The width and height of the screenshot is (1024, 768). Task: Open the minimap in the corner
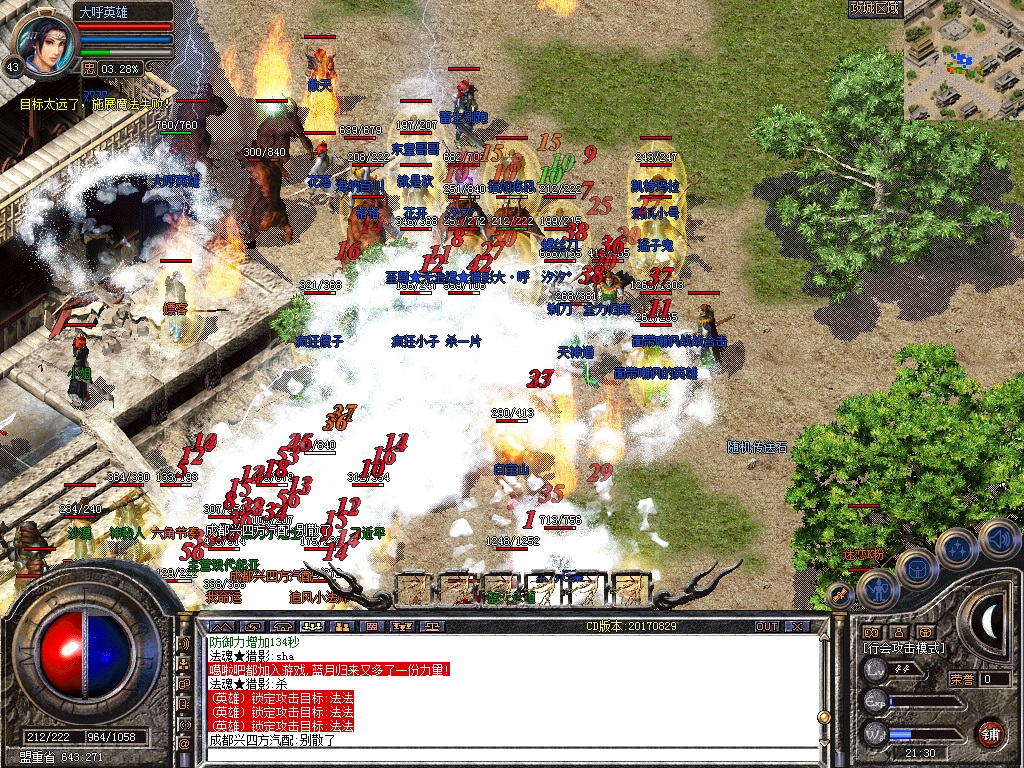(963, 60)
